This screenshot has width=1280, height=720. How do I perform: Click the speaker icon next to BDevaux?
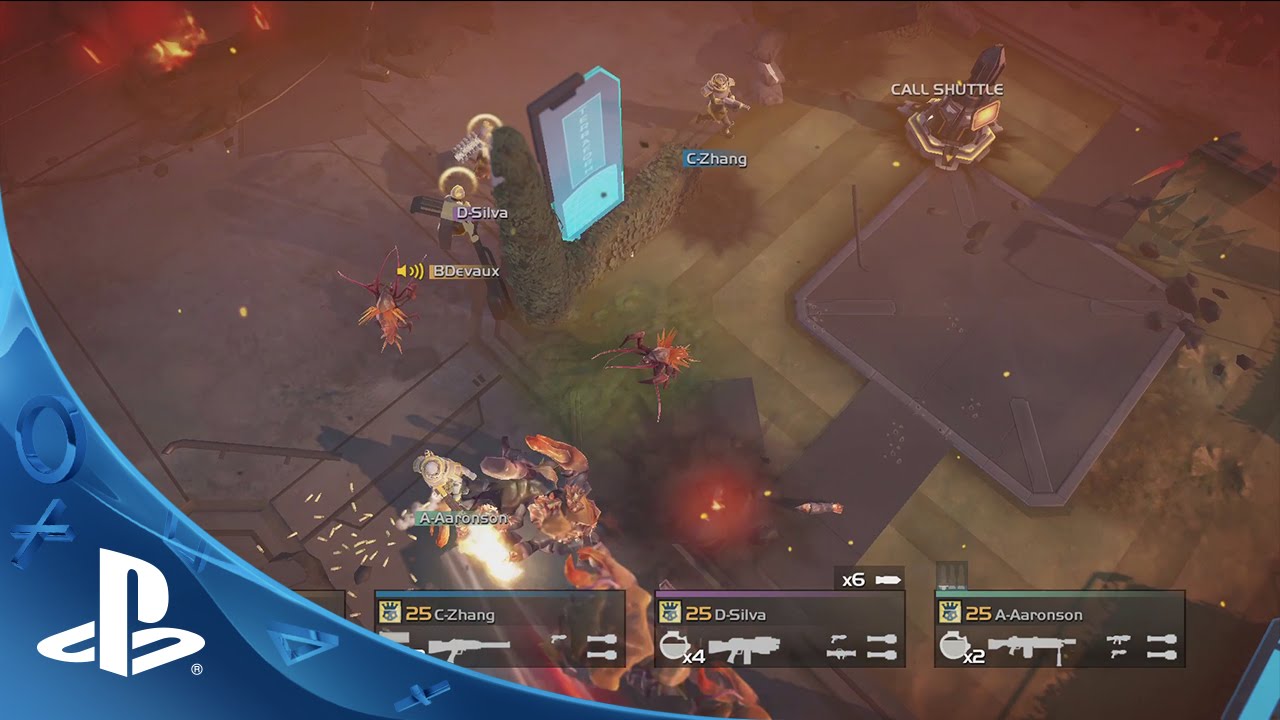coord(411,269)
